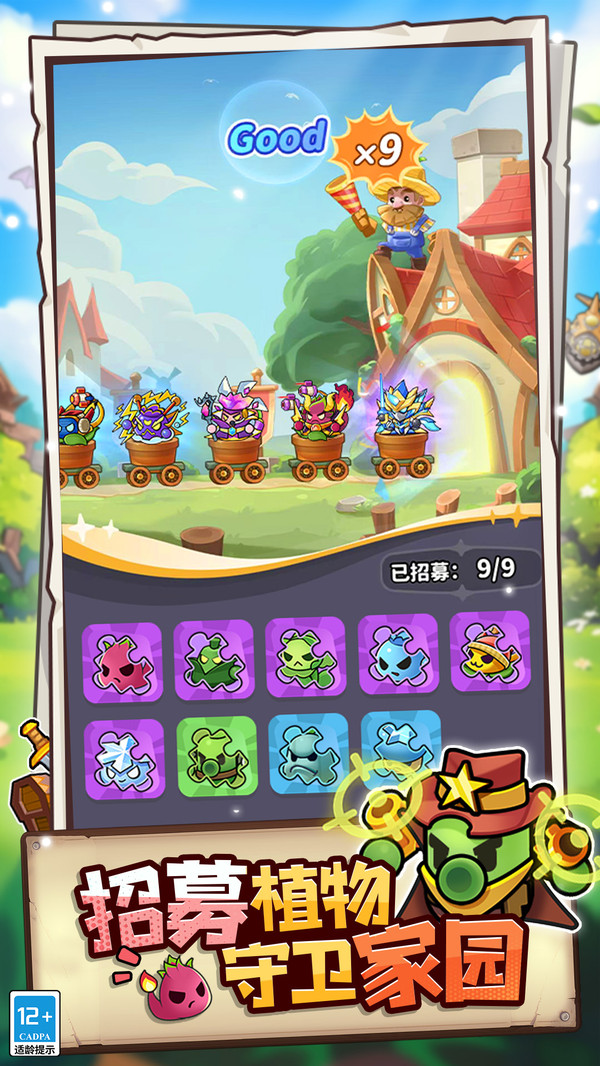The height and width of the screenshot is (1066, 600).
Task: Choose the yellow plant wearing a red hat
Action: pyautogui.click(x=488, y=651)
